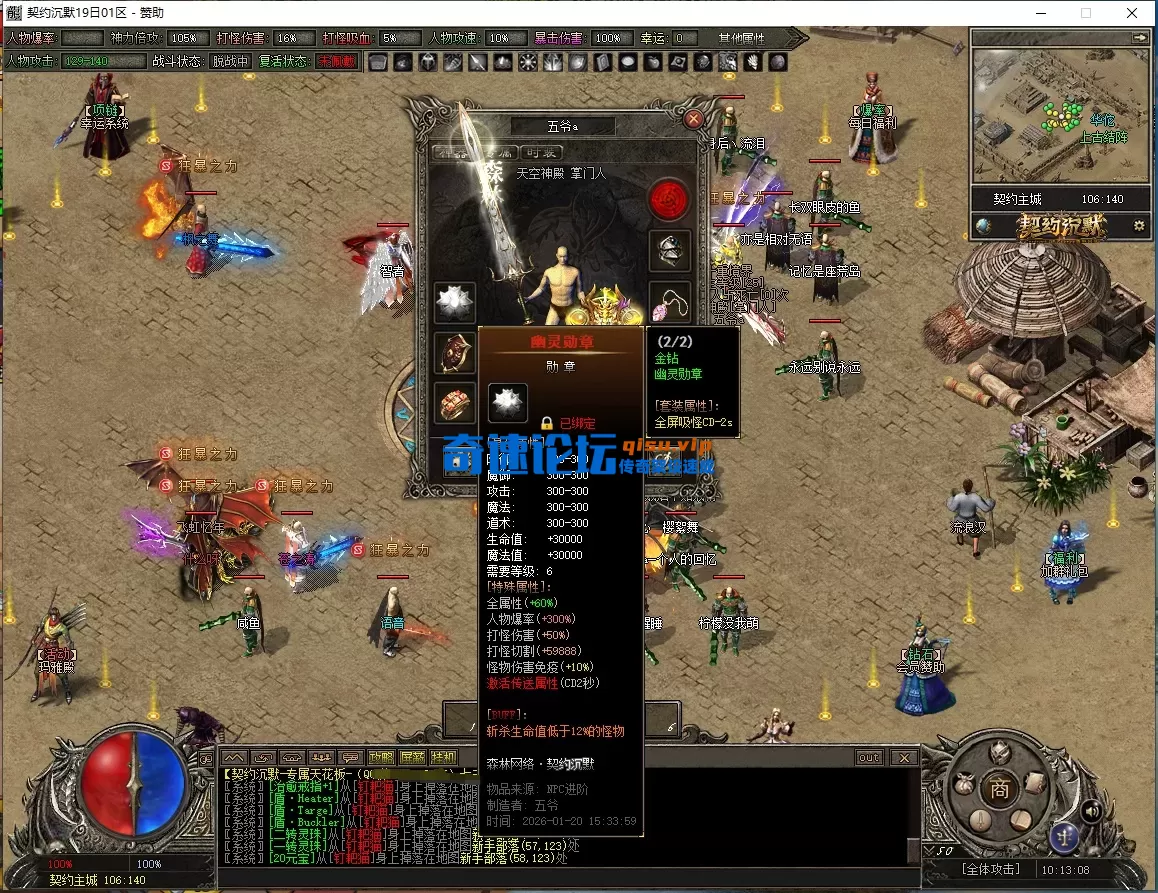
Task: Select the jeweled ring equipment slot
Action: click(454, 402)
